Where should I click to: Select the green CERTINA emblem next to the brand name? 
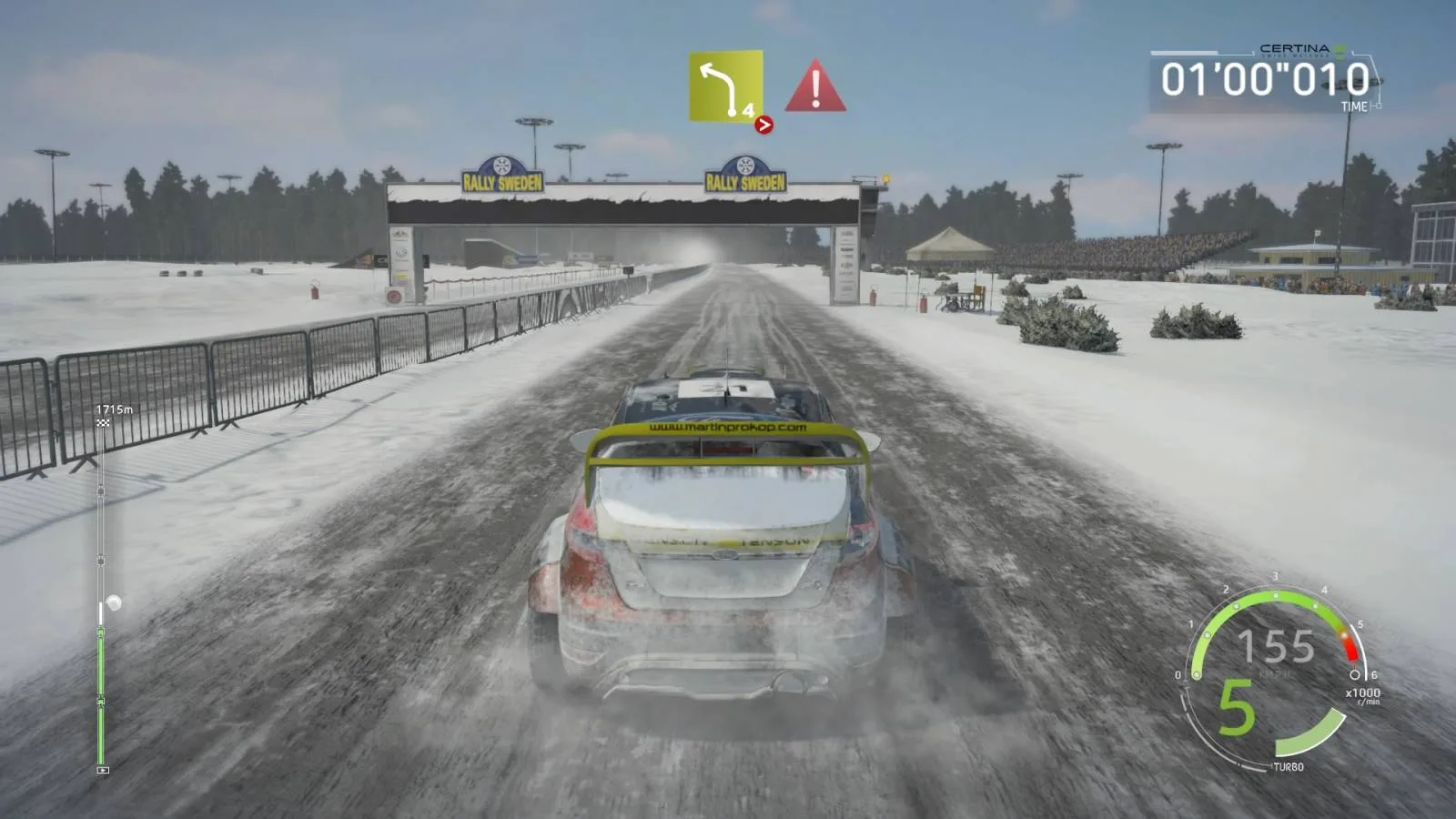pyautogui.click(x=1340, y=51)
